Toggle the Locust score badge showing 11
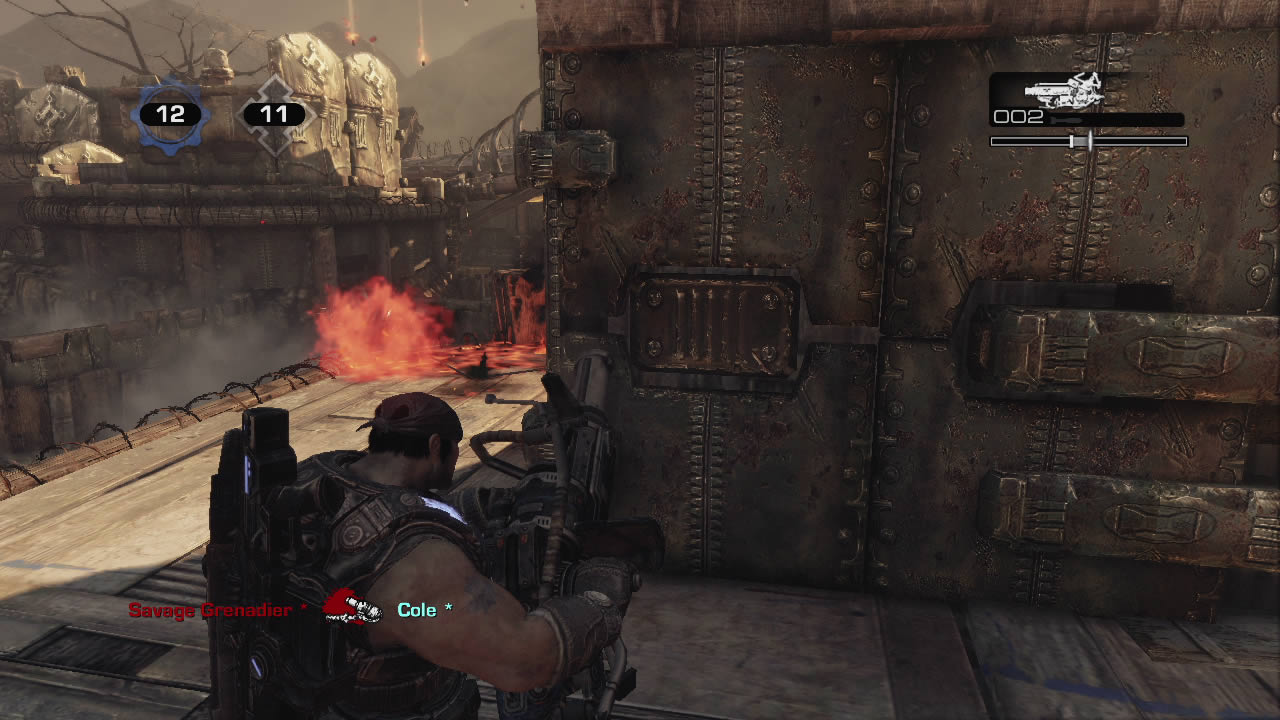This screenshot has width=1280, height=720. click(x=274, y=113)
